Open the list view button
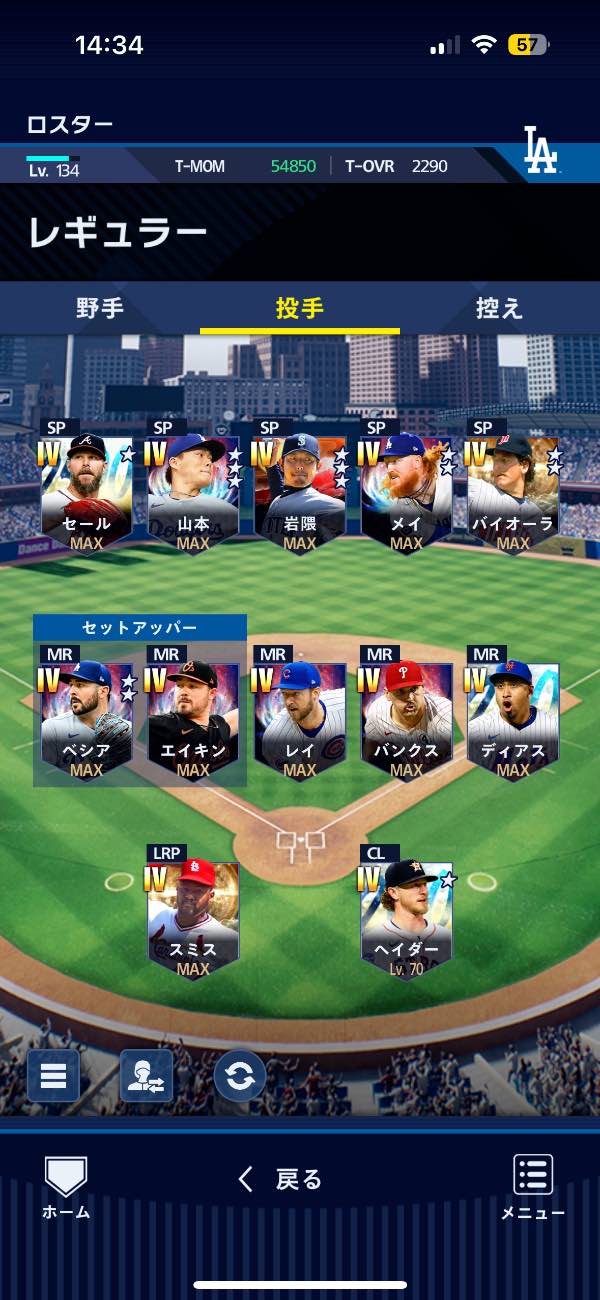 tap(53, 1076)
